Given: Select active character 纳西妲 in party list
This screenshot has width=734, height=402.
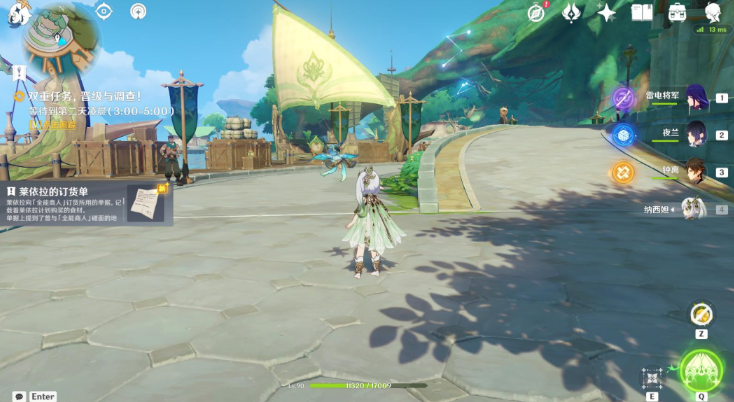Looking at the screenshot, I should coord(690,209).
